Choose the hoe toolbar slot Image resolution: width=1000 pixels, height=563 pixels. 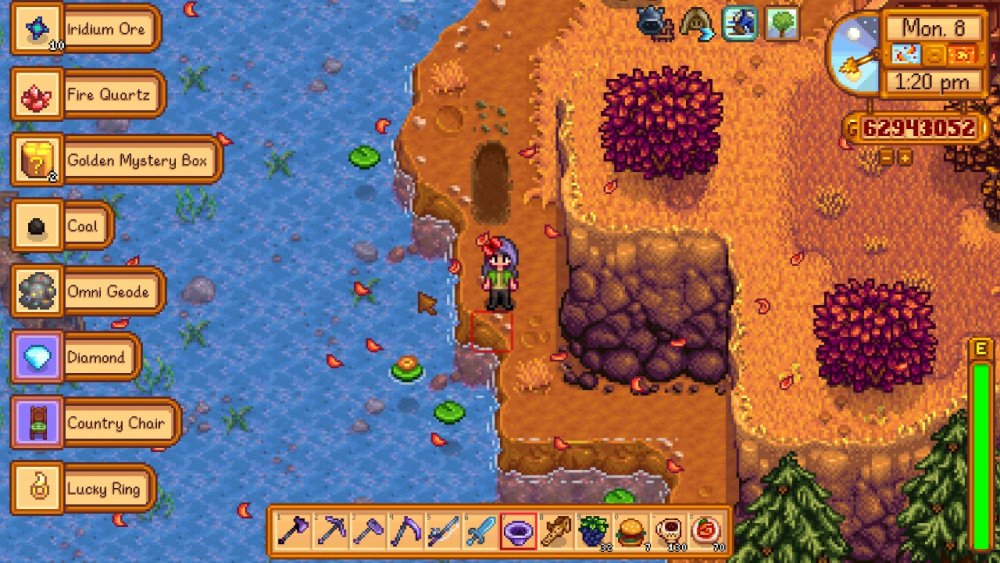tap(367, 531)
